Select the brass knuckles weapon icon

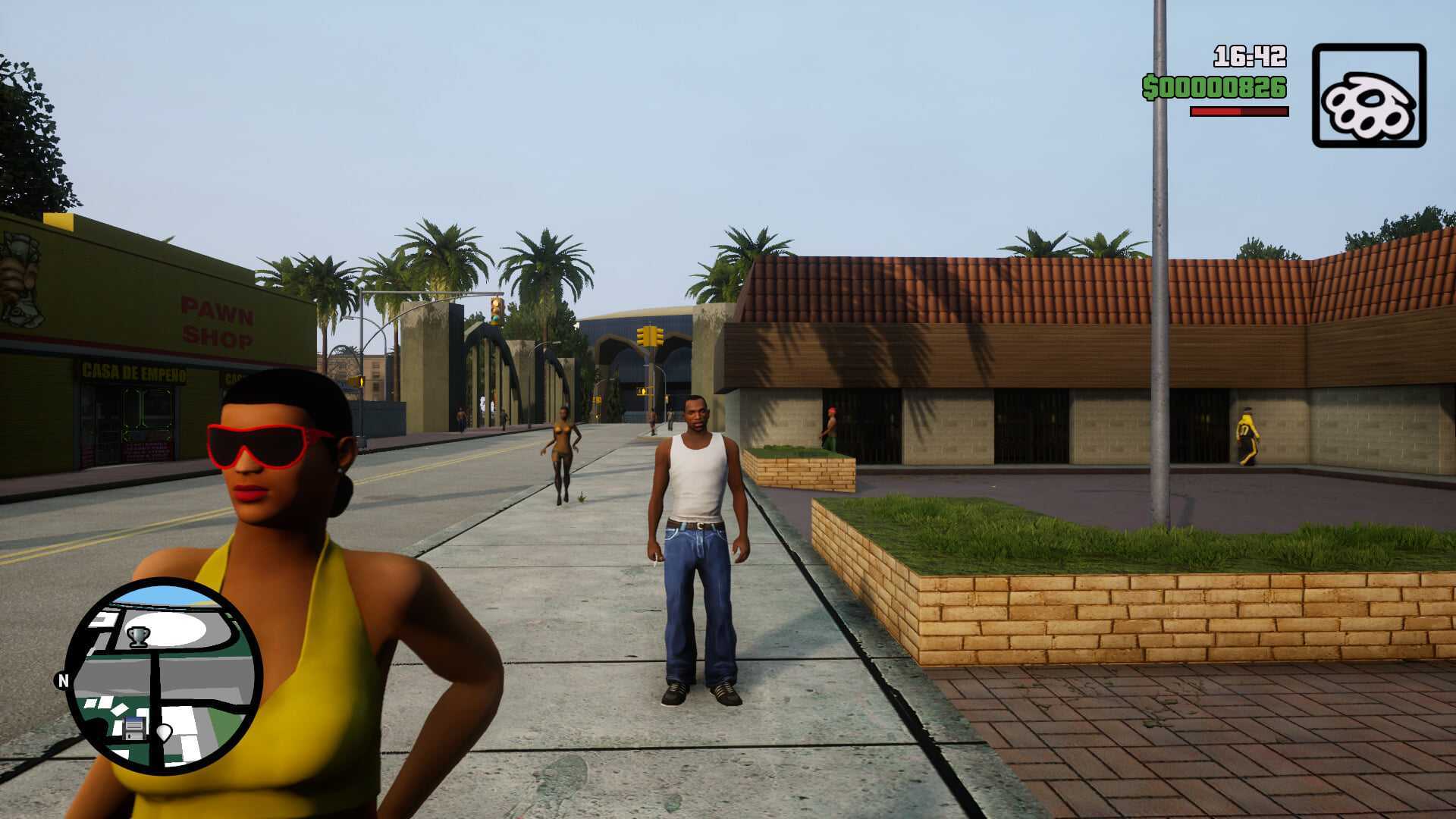1369,96
